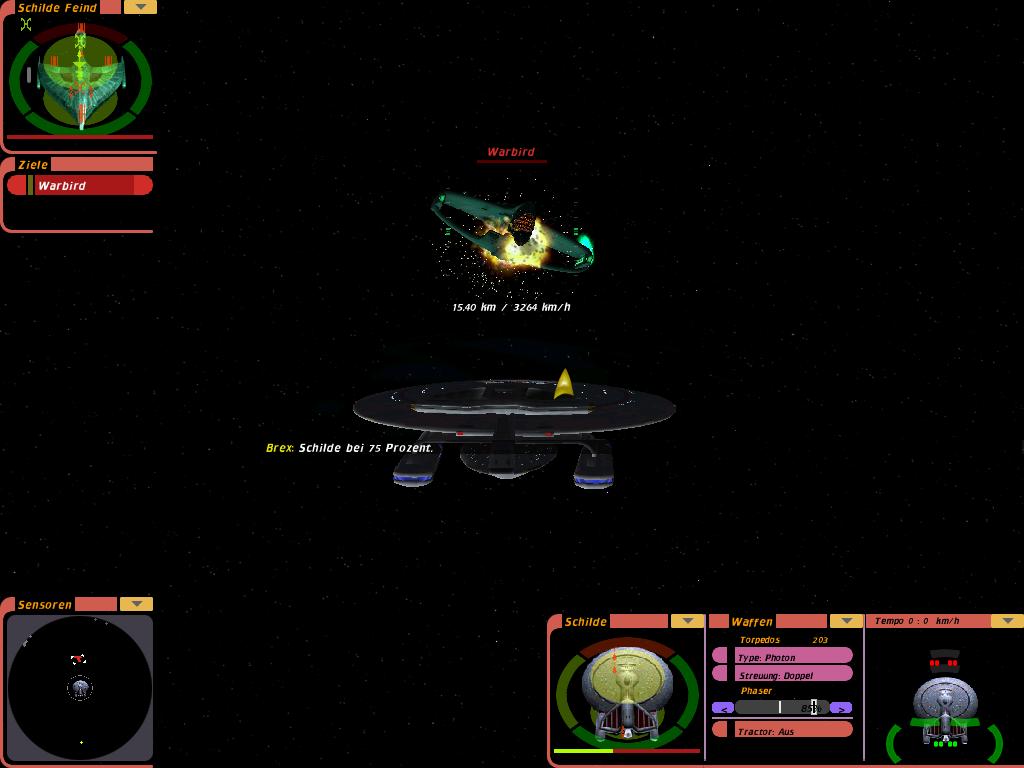Minimize the player Schilde panel via arrow
The width and height of the screenshot is (1024, 768).
pyautogui.click(x=687, y=621)
